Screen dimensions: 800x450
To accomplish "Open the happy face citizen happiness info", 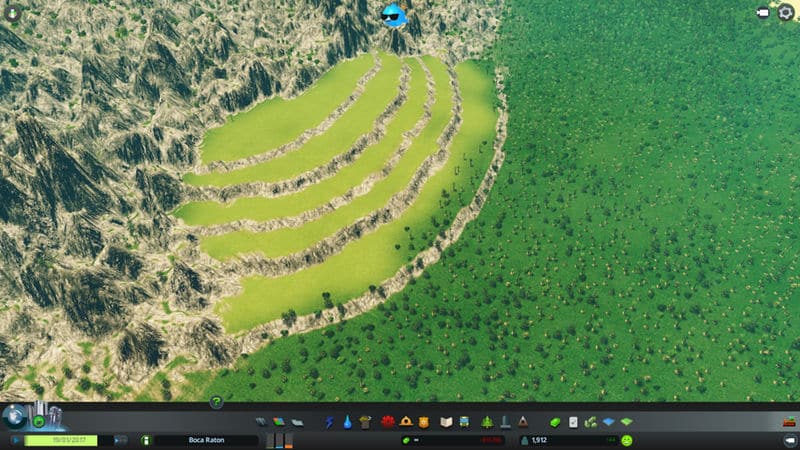I will pos(627,440).
